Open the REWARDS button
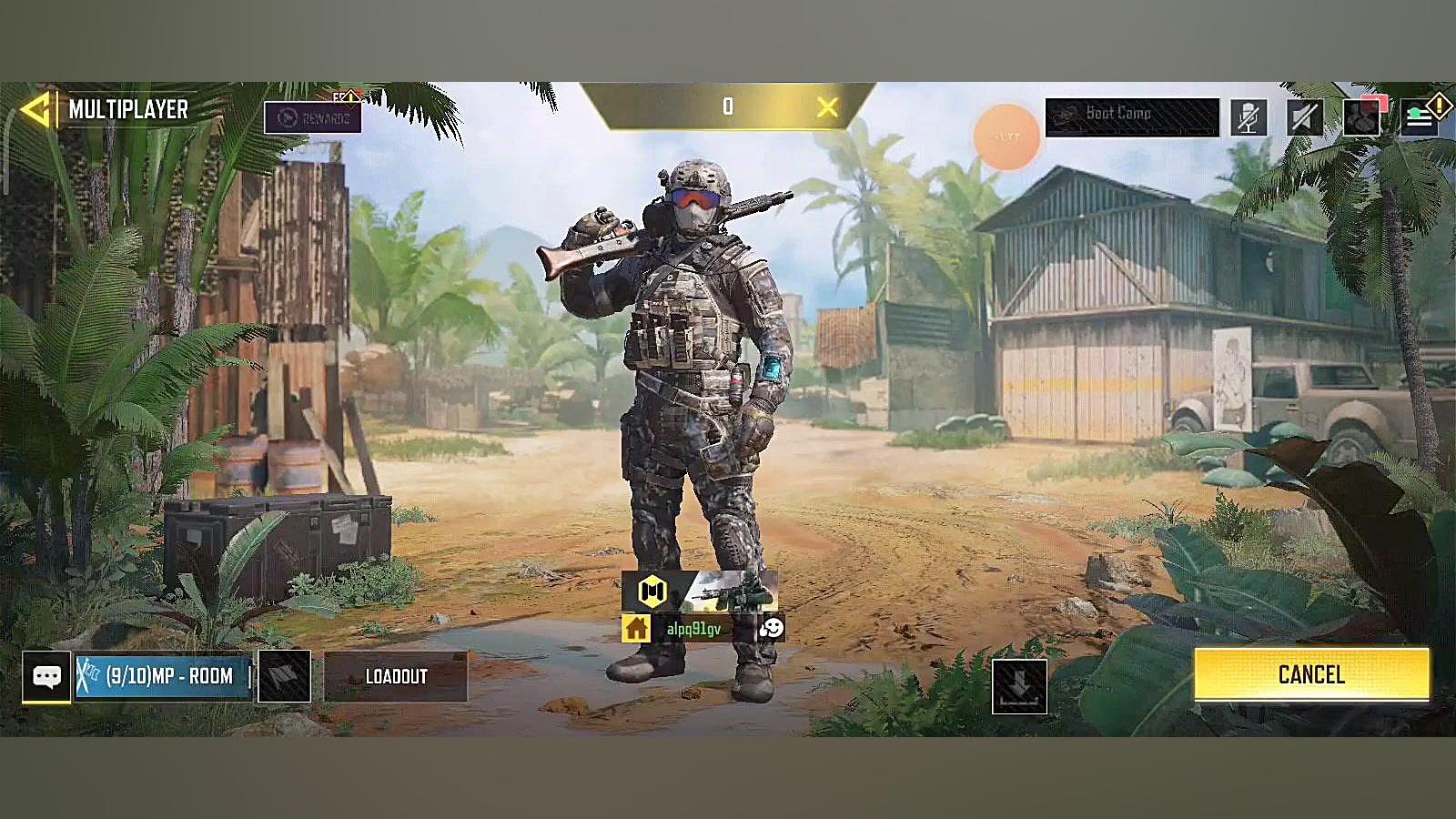This screenshot has height=819, width=1456. (313, 117)
